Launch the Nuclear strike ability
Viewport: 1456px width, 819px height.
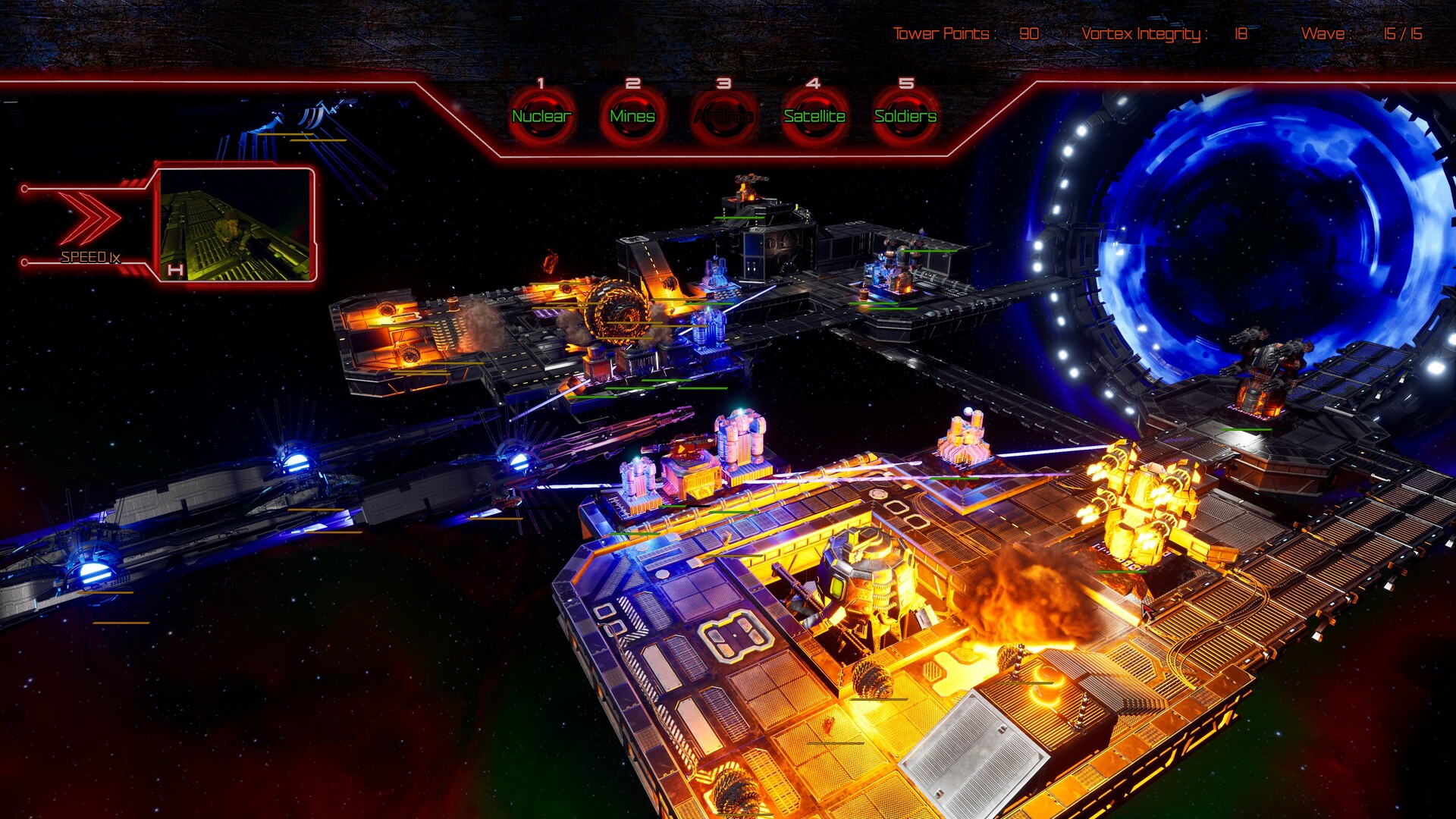tap(541, 116)
